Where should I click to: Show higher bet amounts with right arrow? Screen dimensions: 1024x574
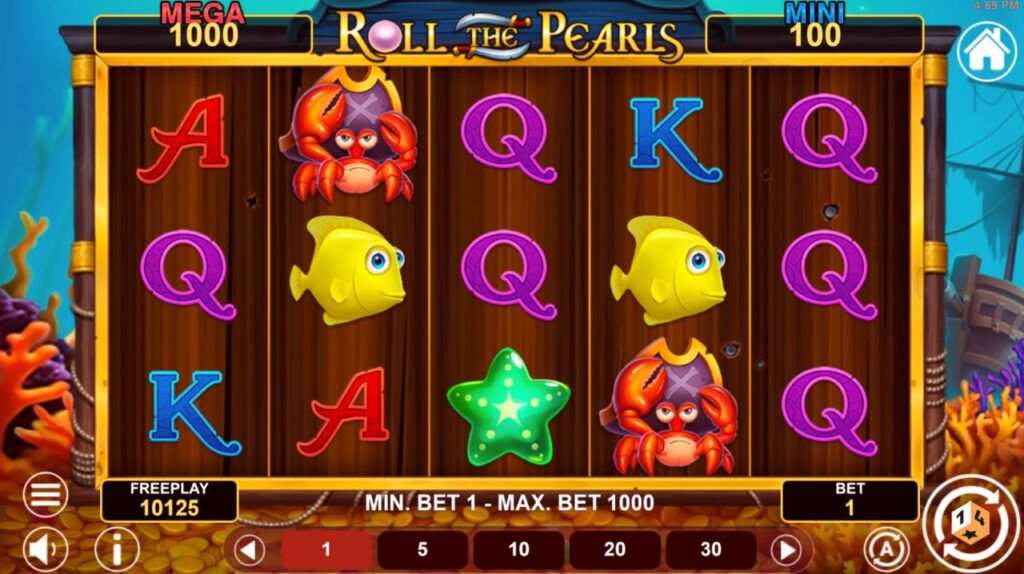click(x=788, y=550)
